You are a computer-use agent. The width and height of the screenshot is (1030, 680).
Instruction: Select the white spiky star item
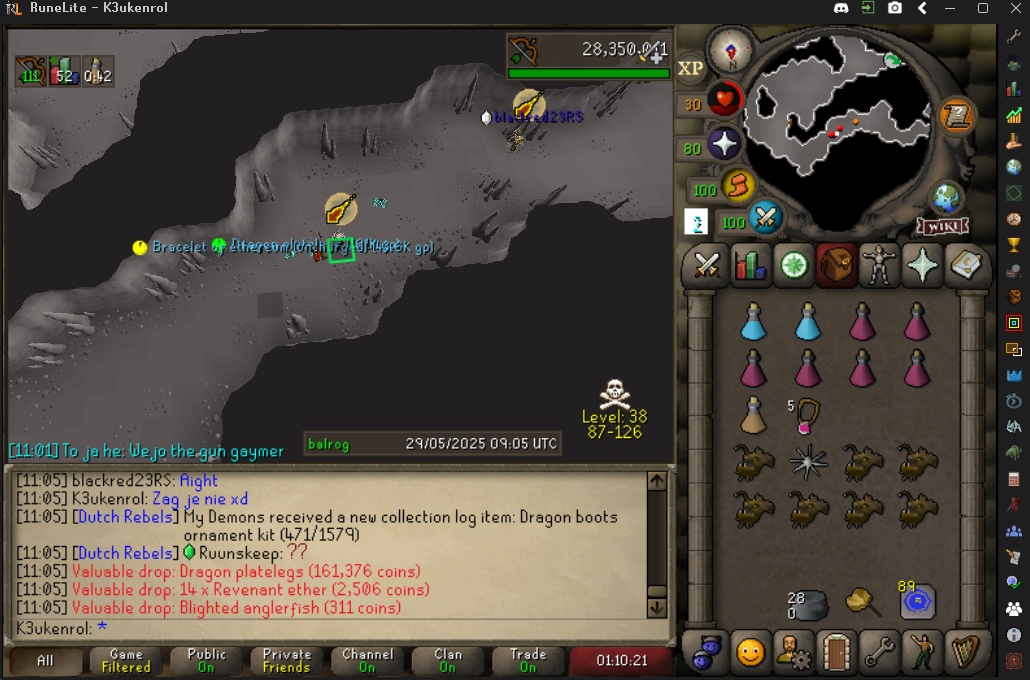(808, 460)
